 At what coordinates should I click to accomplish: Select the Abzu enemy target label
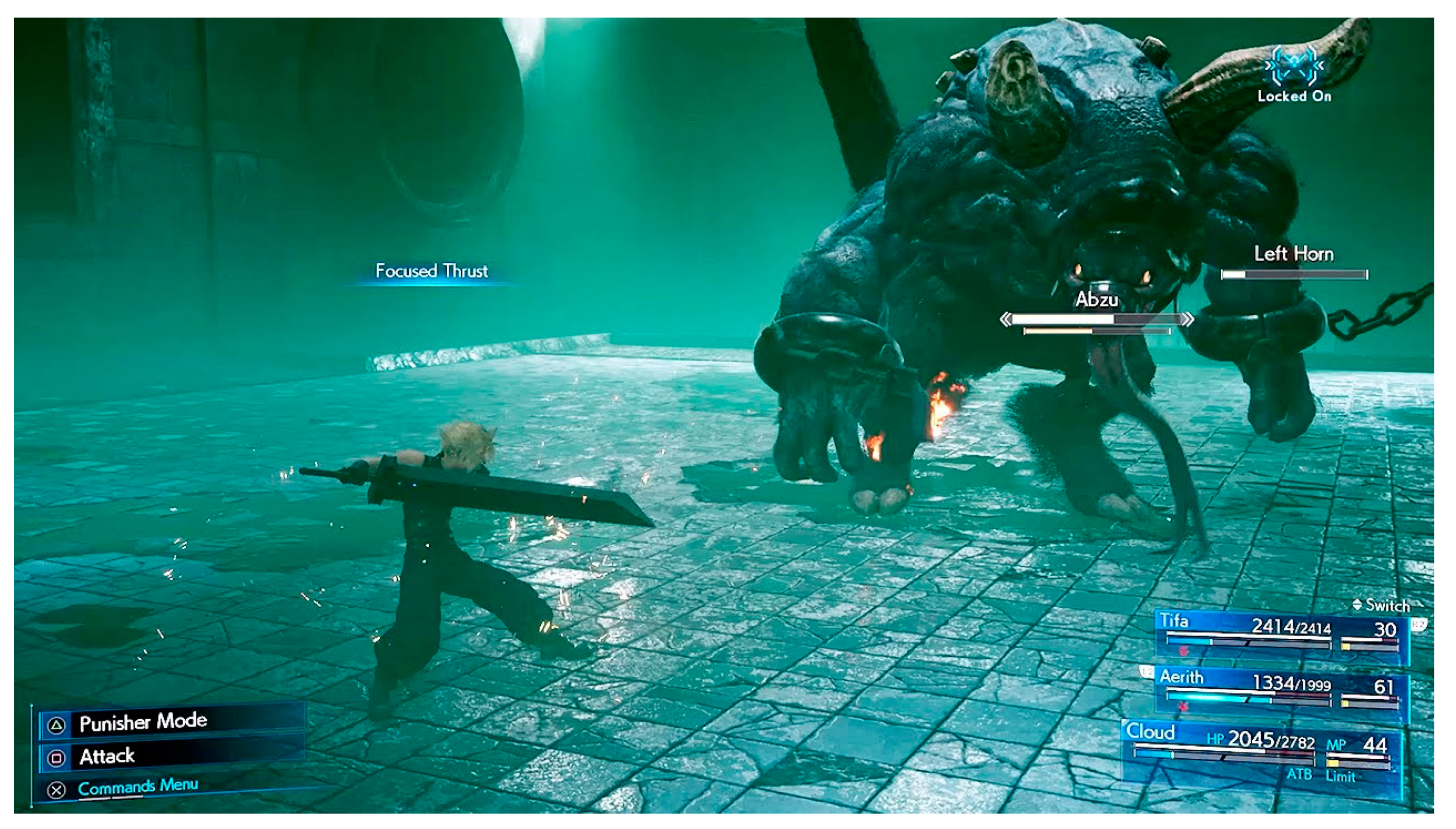click(1096, 300)
